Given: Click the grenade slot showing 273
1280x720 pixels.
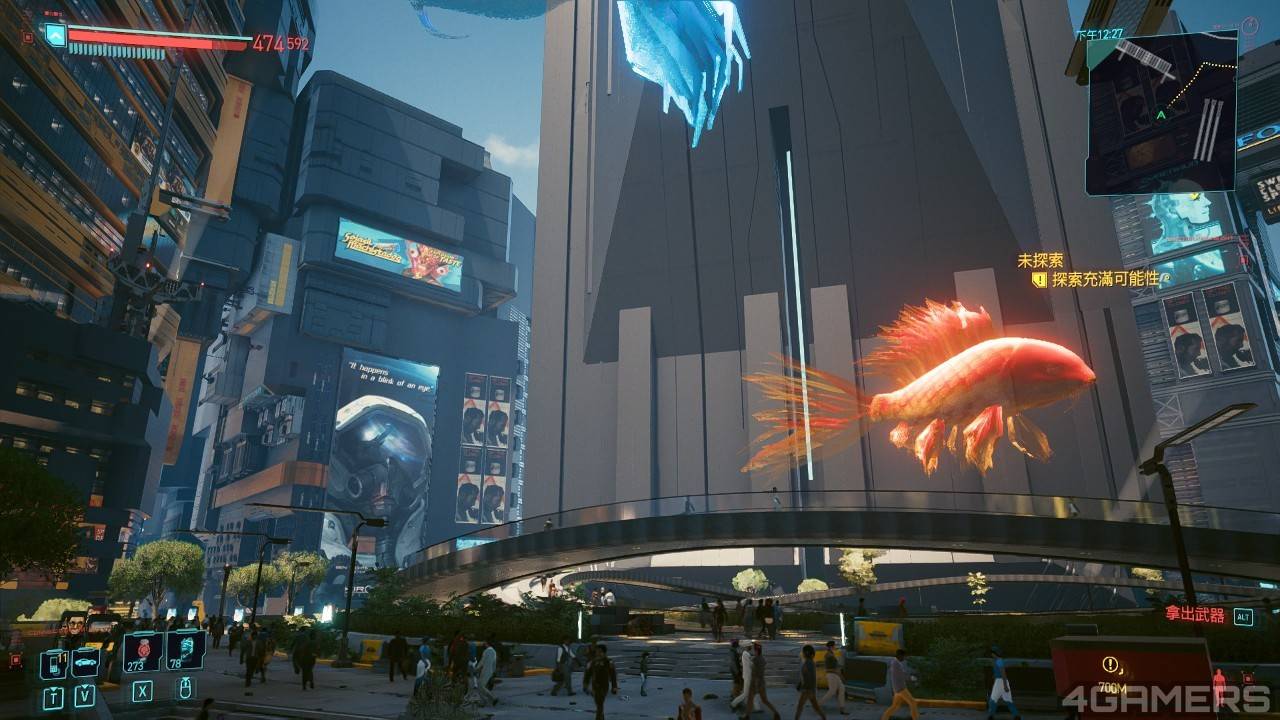Looking at the screenshot, I should point(141,650).
